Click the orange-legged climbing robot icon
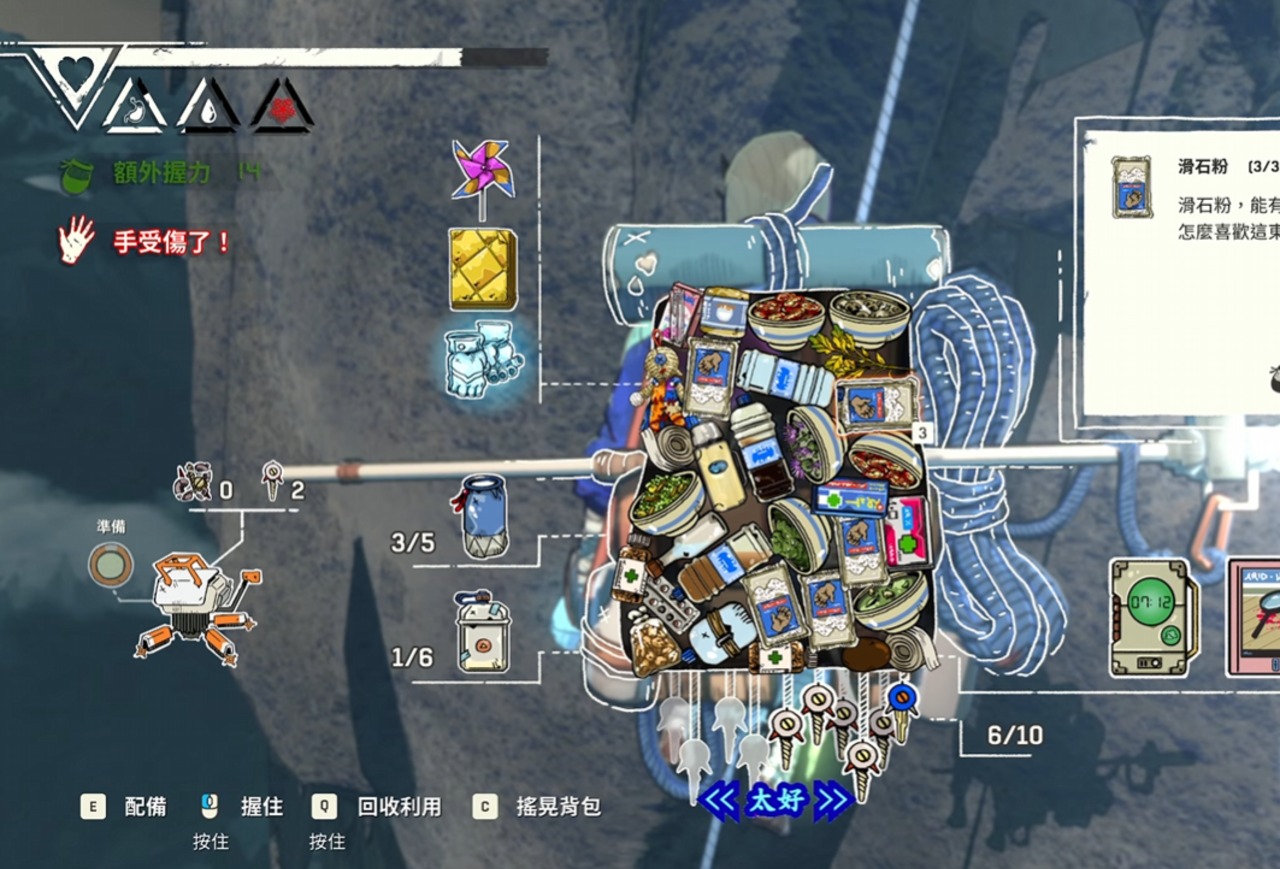Screen dimensions: 1280x869 pyautogui.click(x=199, y=607)
